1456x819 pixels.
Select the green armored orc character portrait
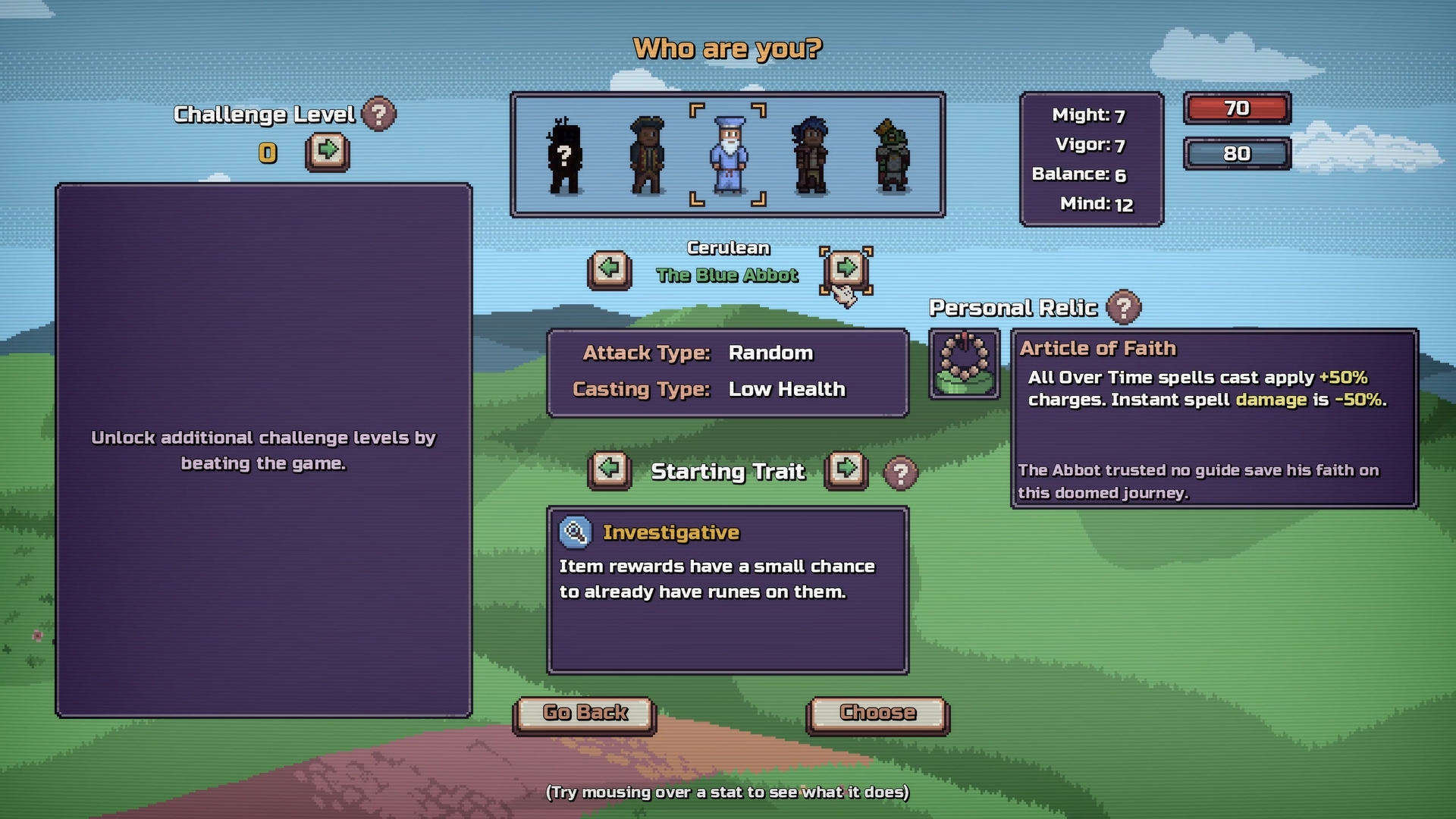pyautogui.click(x=893, y=155)
